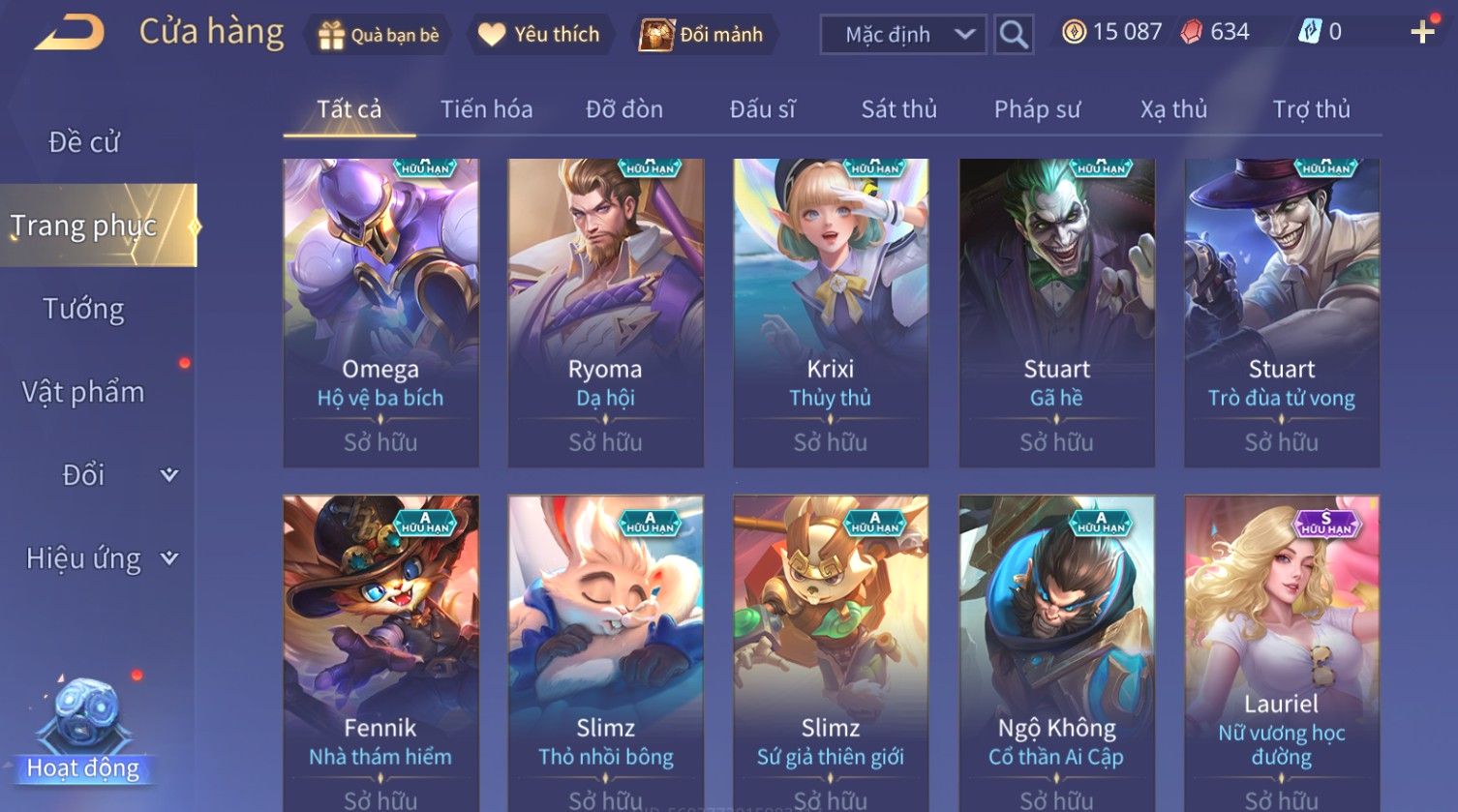Go to the Tướng heroes section
Image resolution: width=1458 pixels, height=812 pixels.
point(84,309)
